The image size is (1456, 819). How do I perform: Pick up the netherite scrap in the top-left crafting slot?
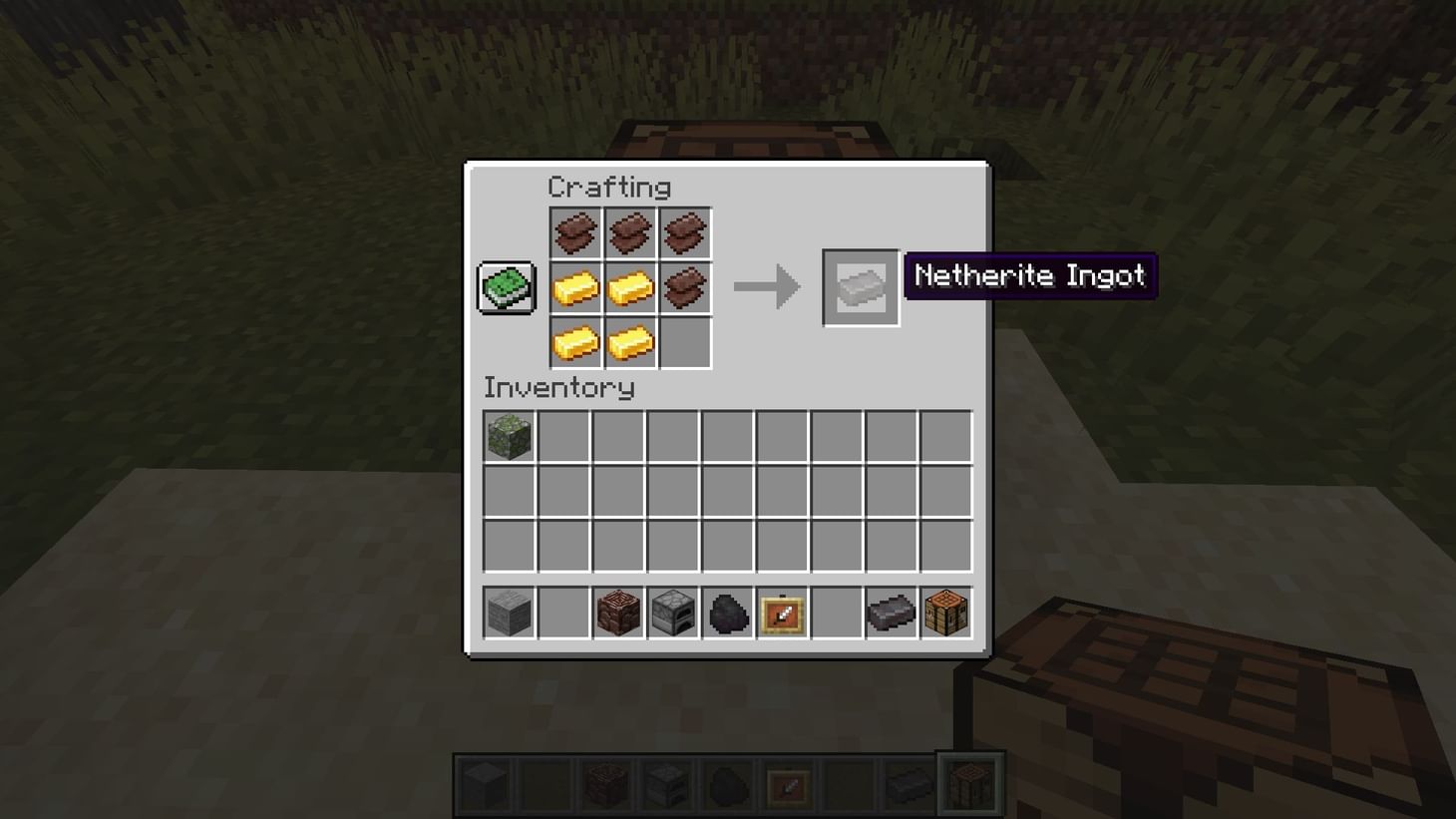pos(575,231)
